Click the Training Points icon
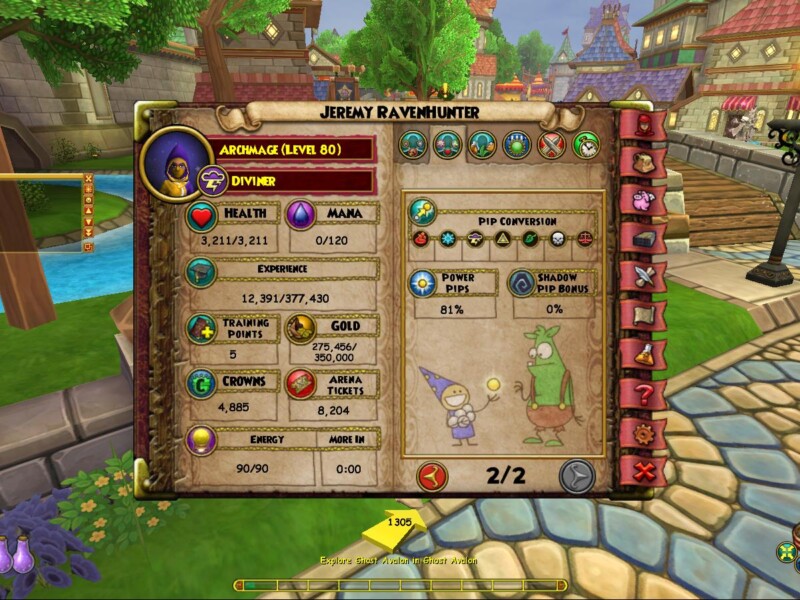 [202, 329]
